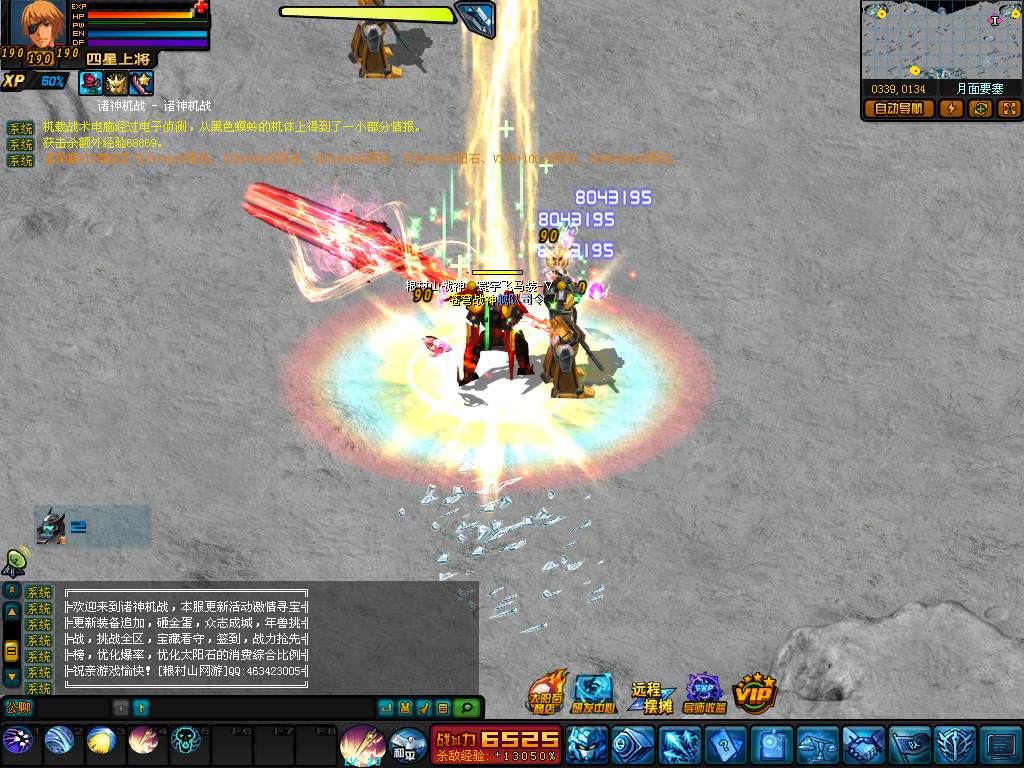The image size is (1024, 768).
Task: Click the 自动导航 auto-navigation button
Action: tap(898, 109)
